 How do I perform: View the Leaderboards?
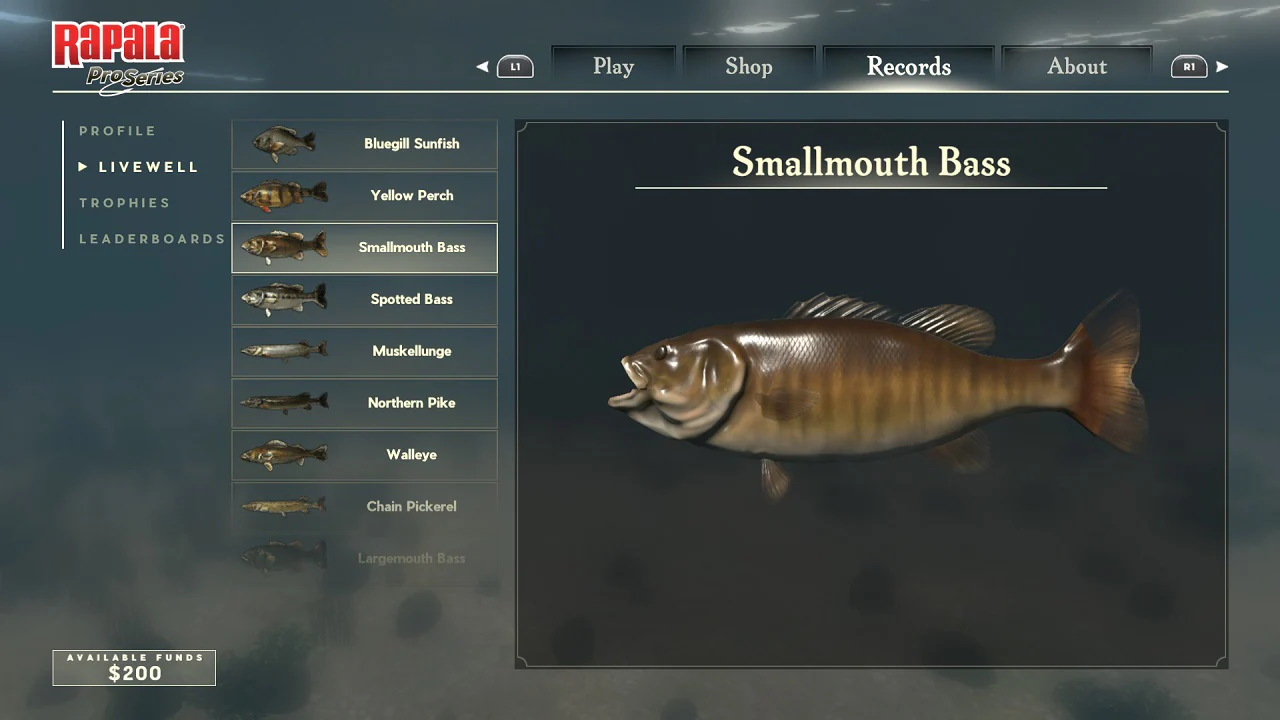click(151, 238)
